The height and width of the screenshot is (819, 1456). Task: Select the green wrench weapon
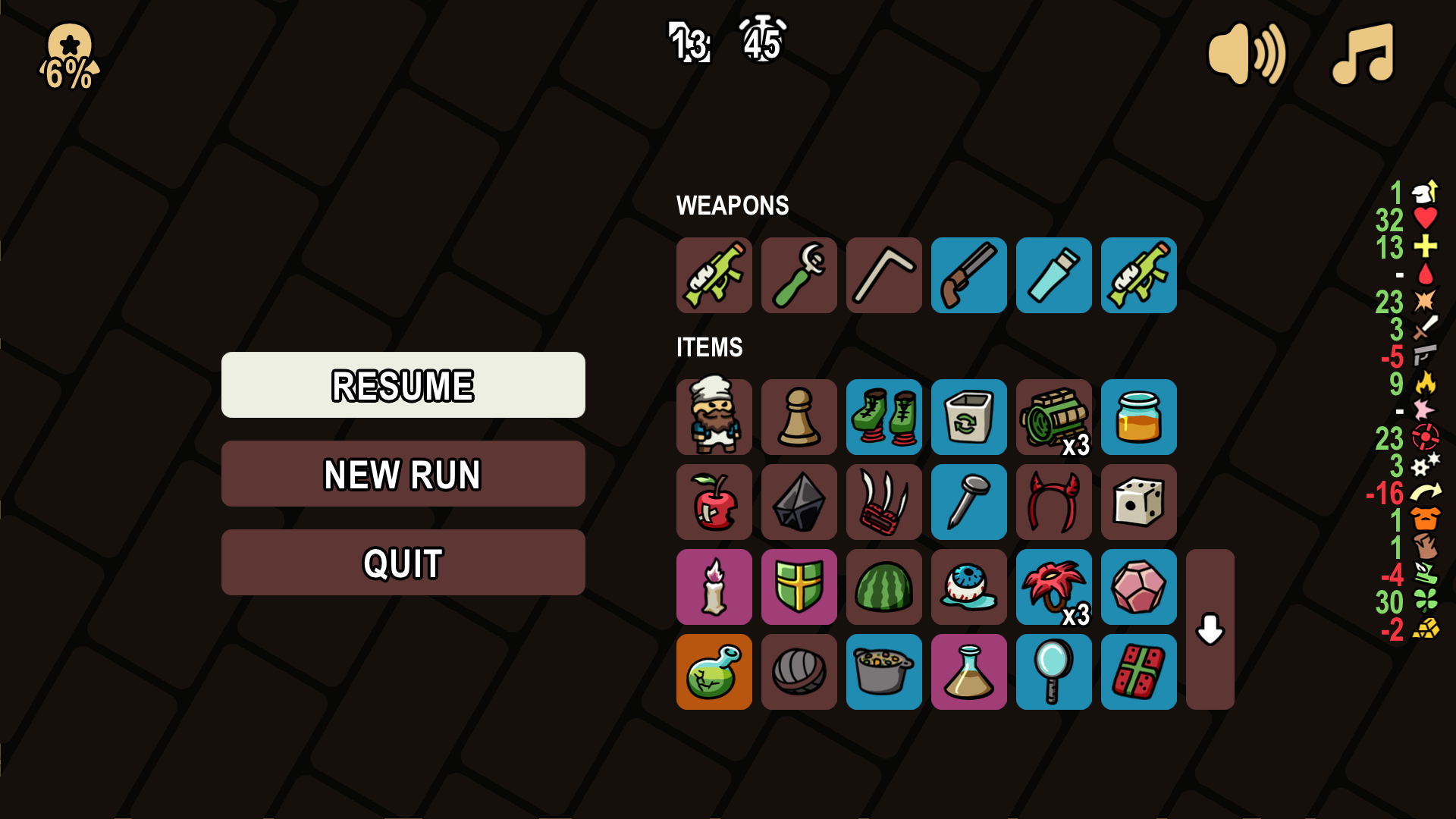(x=799, y=275)
